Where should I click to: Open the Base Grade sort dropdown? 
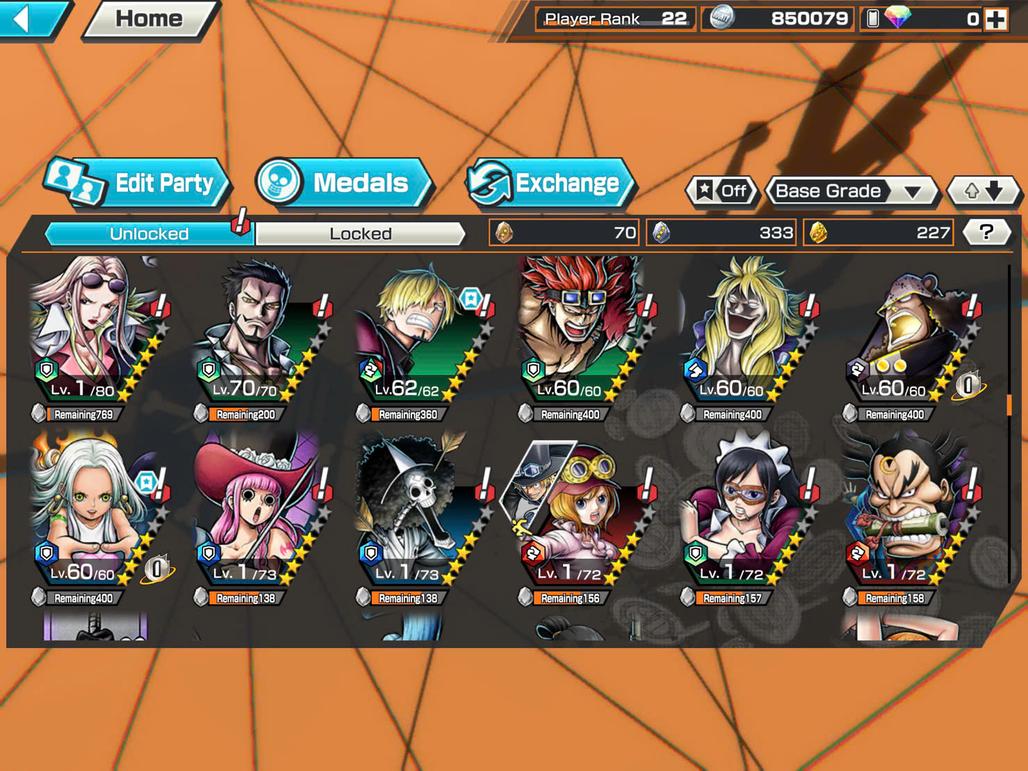click(x=849, y=191)
